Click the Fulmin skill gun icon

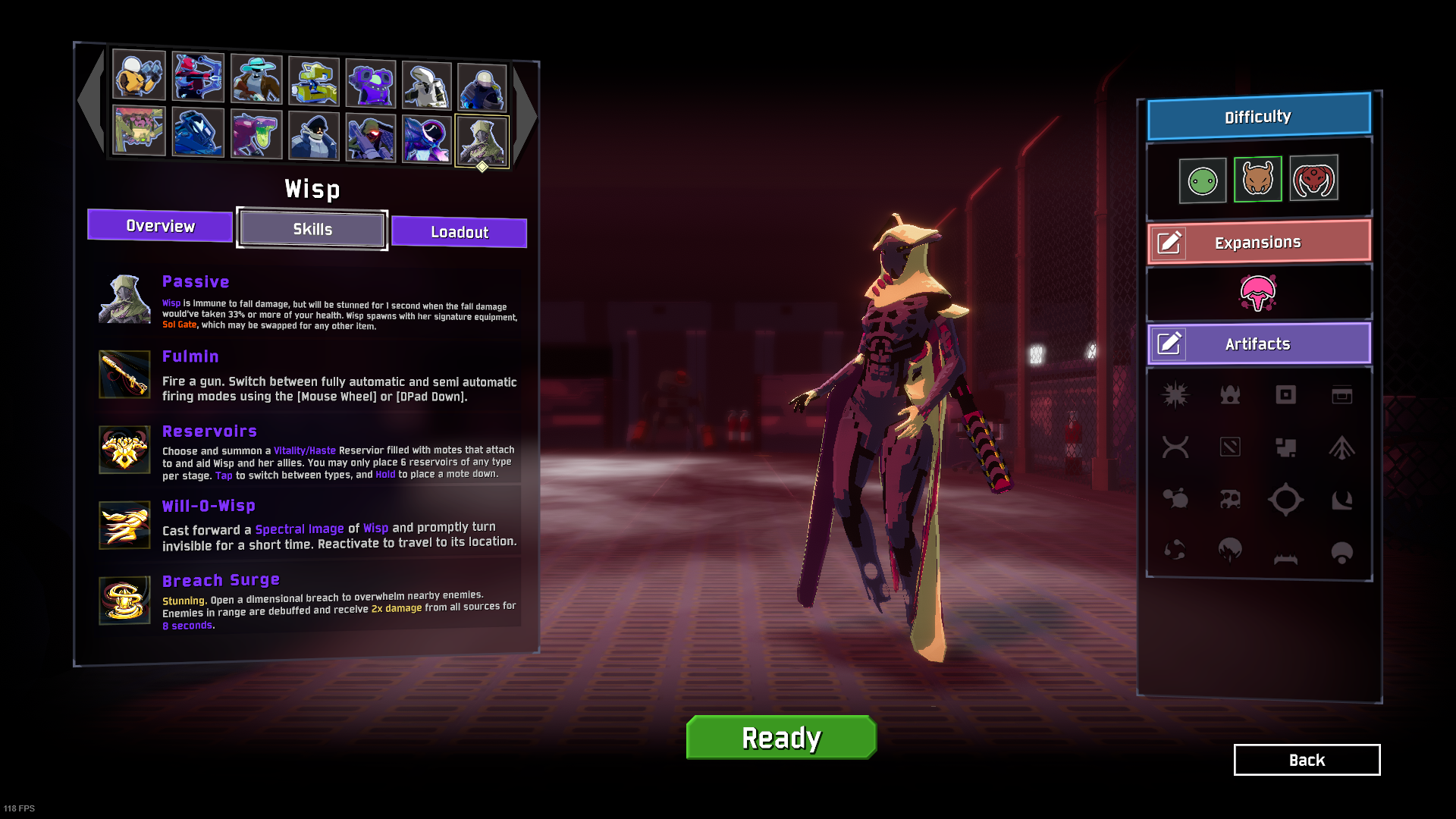click(x=125, y=374)
